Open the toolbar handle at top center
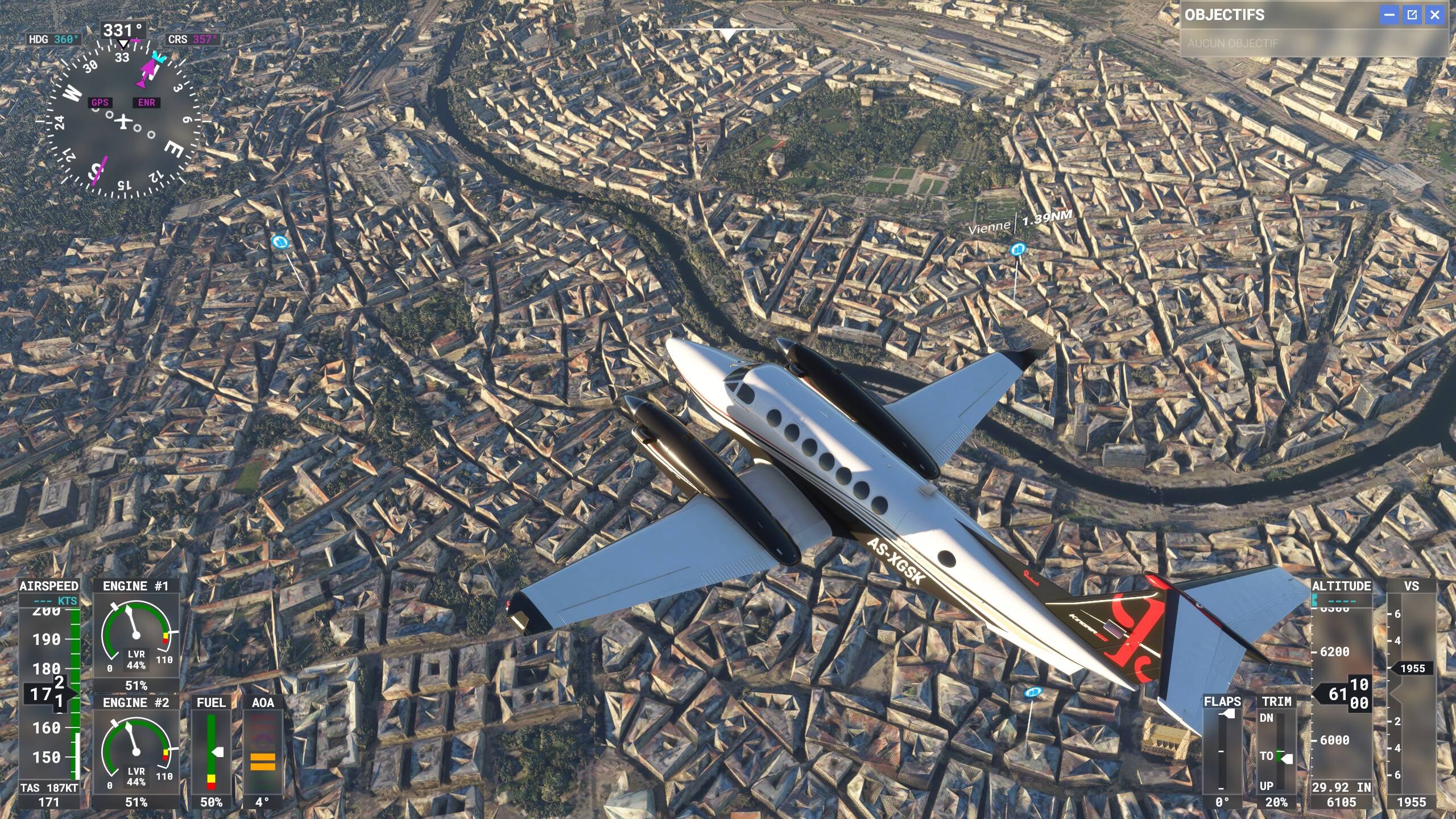 728,34
